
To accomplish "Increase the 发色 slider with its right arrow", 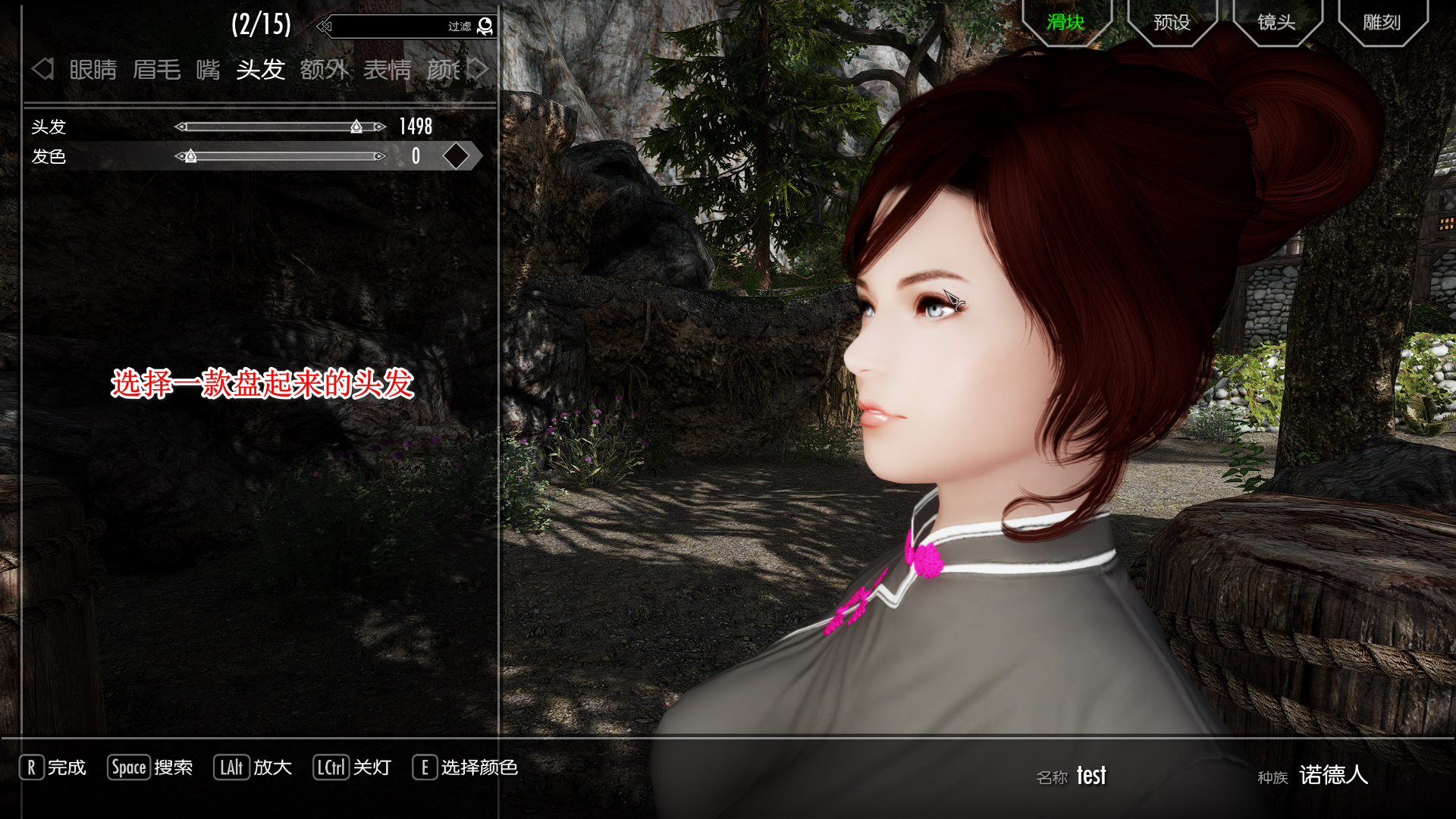I will [x=380, y=156].
